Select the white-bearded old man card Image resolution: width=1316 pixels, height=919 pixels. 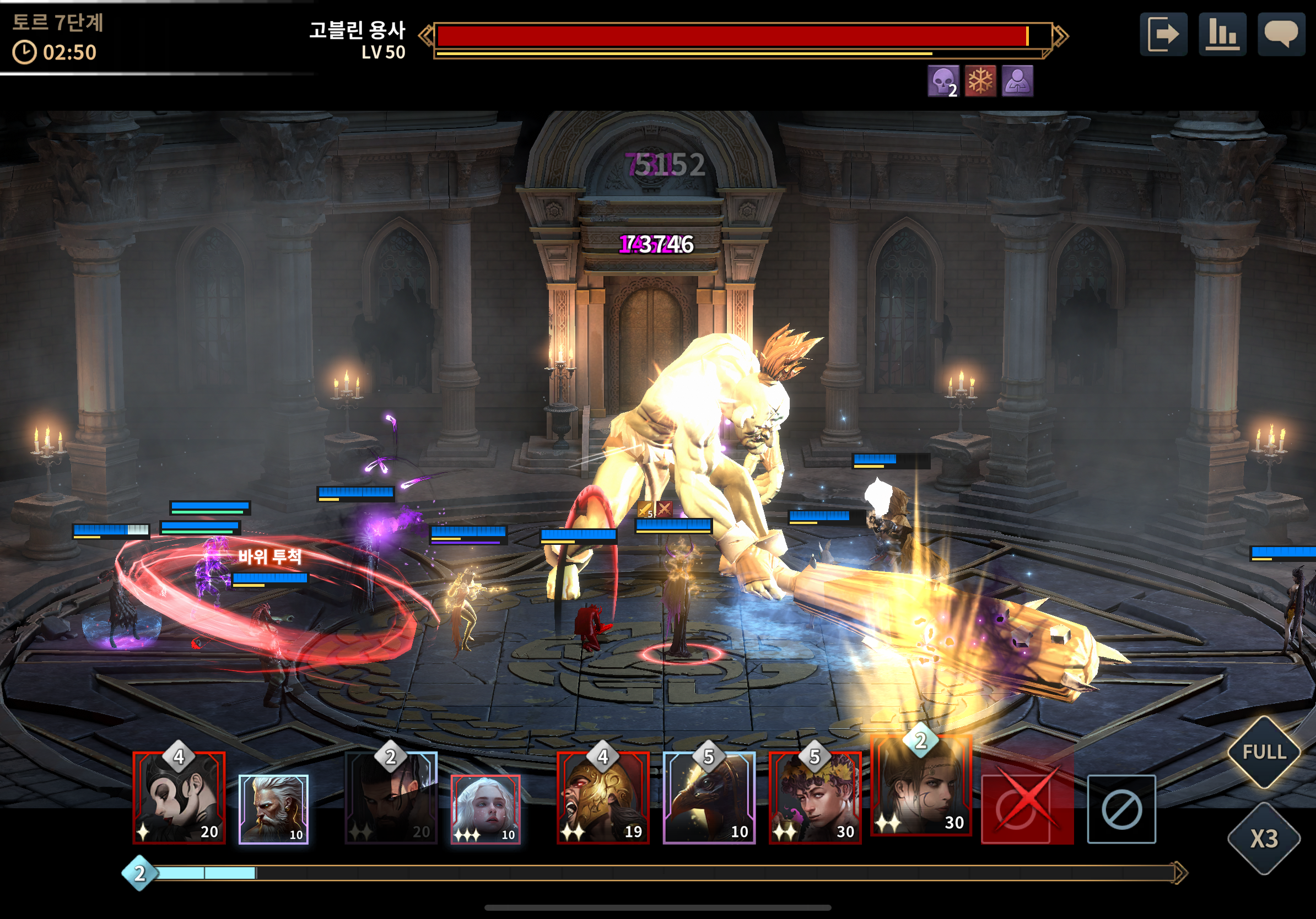(x=273, y=809)
